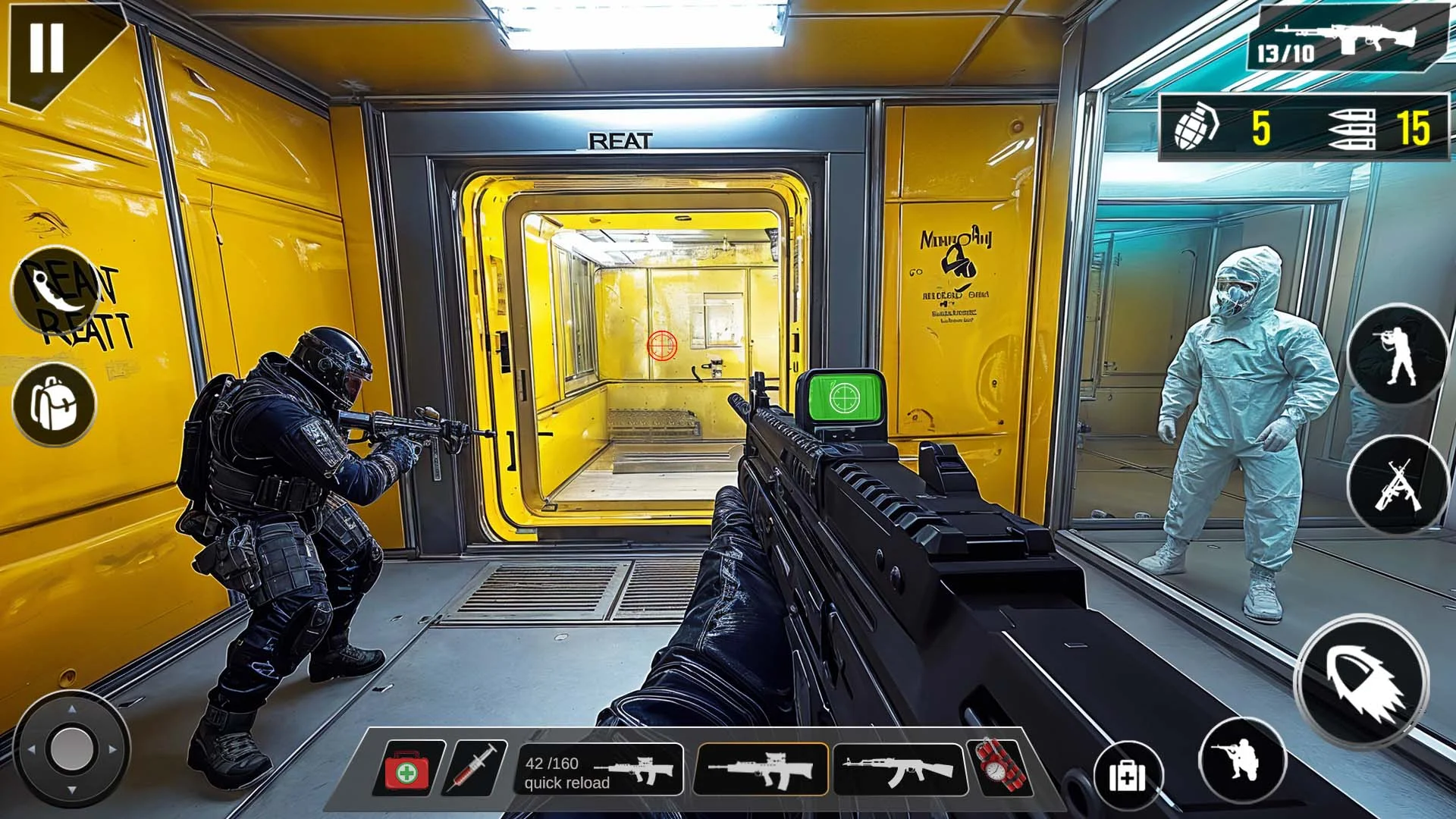Open the backpack inventory
The image size is (1456, 819).
pos(55,403)
